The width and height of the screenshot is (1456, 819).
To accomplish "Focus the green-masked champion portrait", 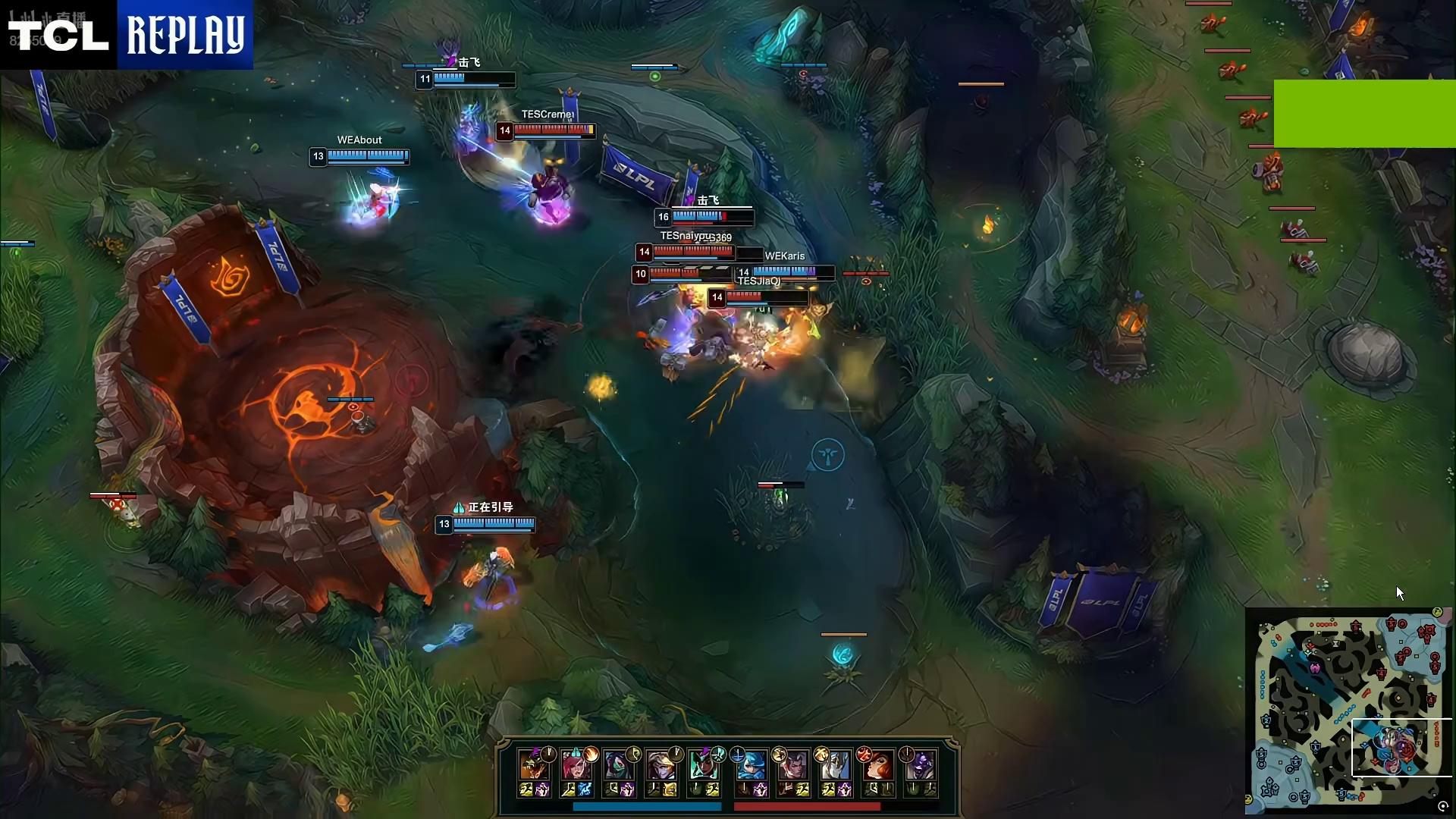I will click(619, 766).
